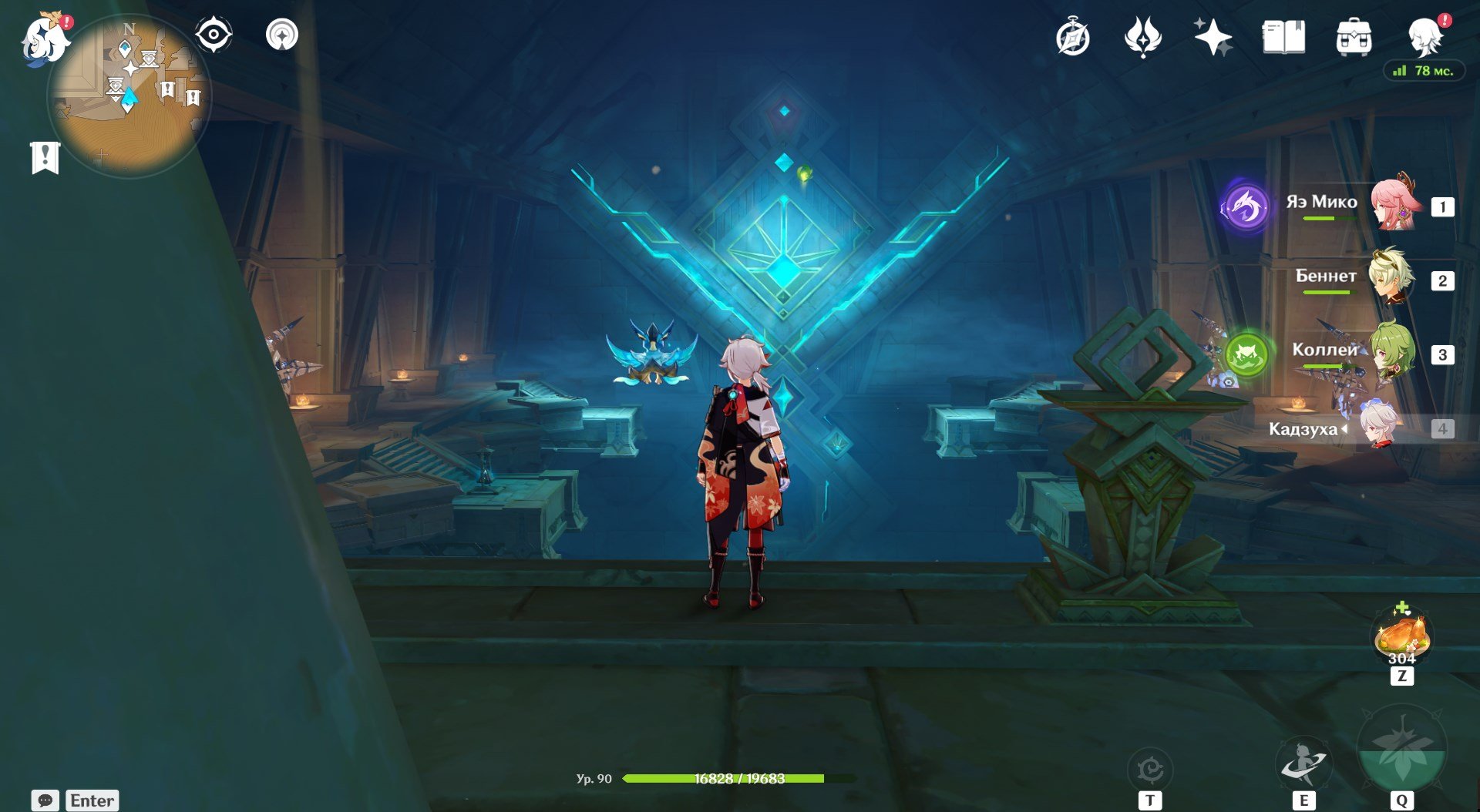Switch to Беннет
Viewport: 1480px width, 812px height.
click(x=1392, y=279)
